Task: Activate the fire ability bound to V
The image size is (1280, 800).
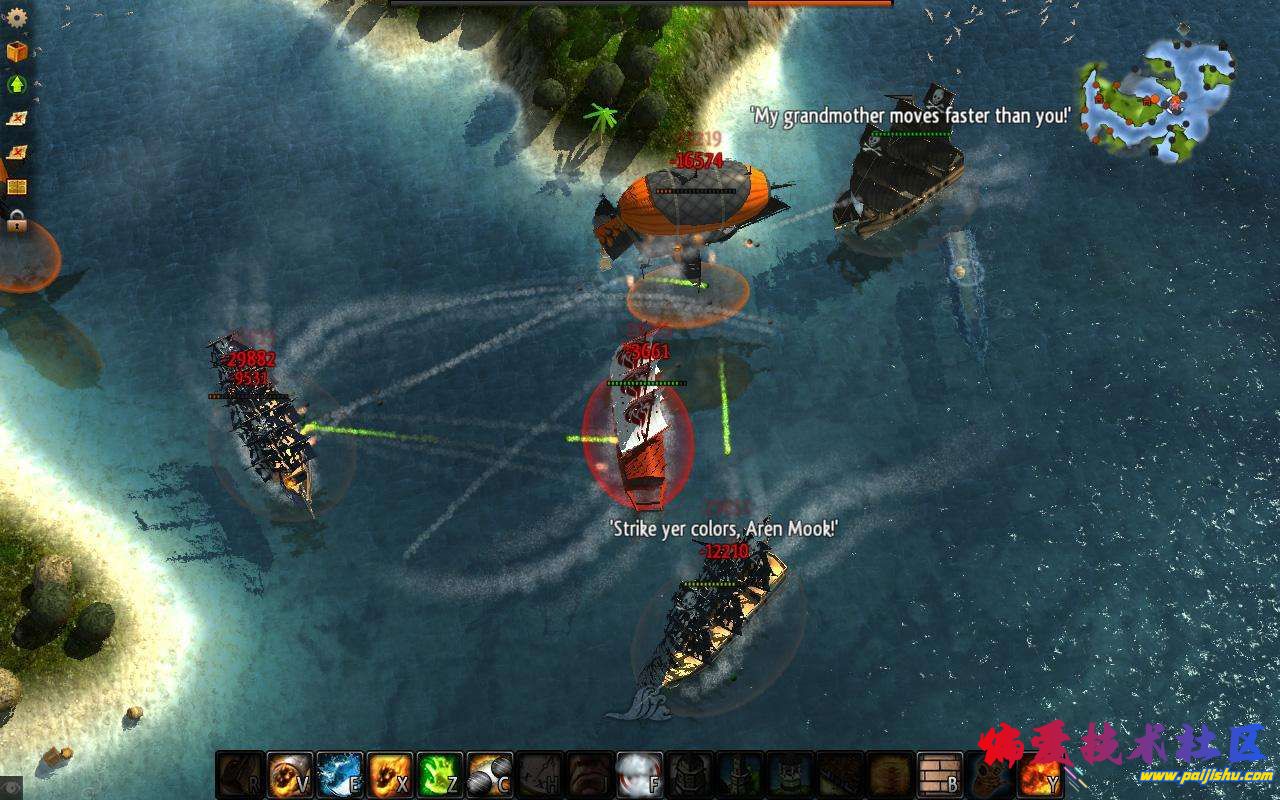Action: (289, 775)
